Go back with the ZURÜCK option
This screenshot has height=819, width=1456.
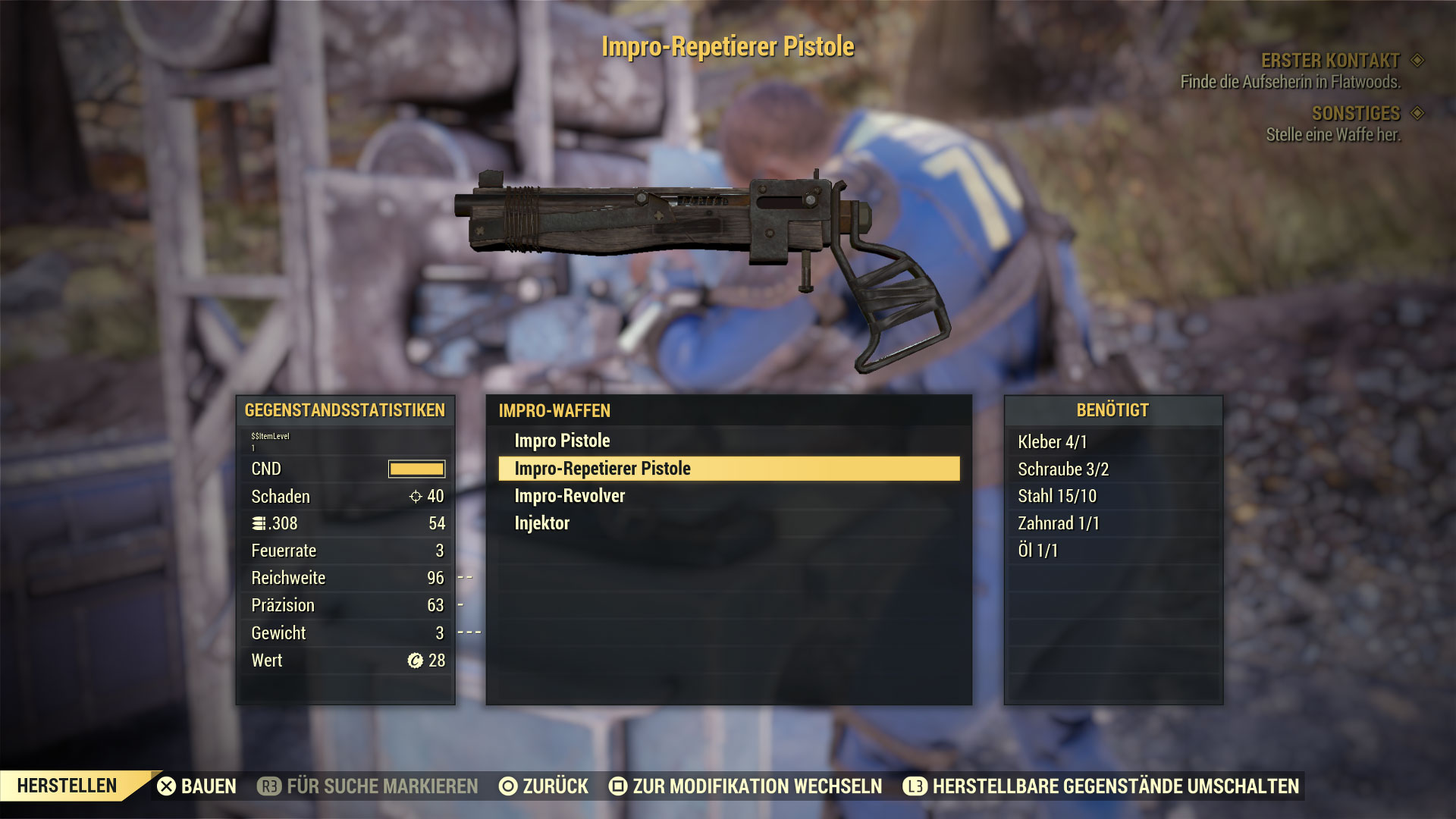[x=544, y=786]
